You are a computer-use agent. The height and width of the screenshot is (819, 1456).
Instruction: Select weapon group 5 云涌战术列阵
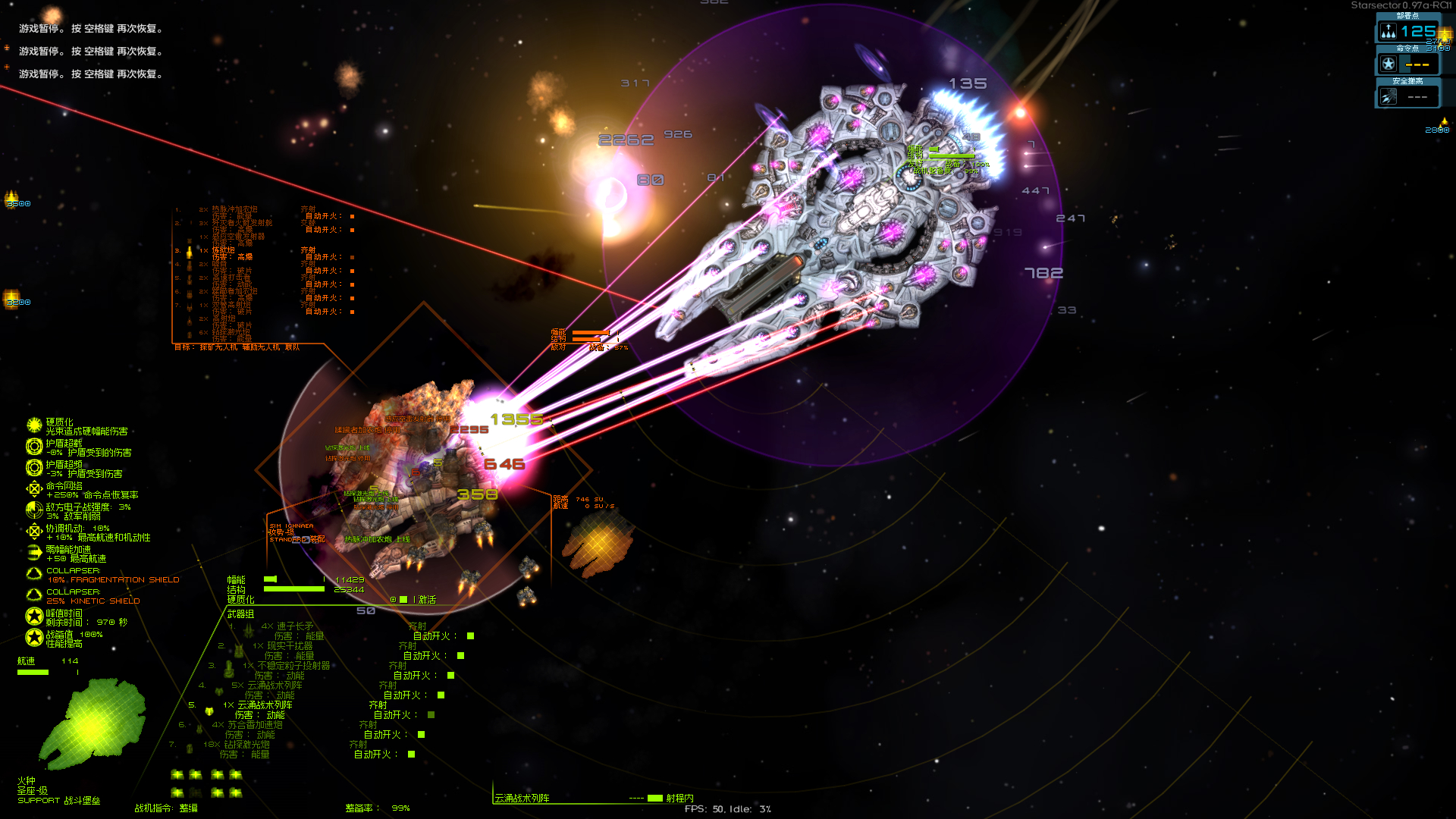pyautogui.click(x=263, y=705)
